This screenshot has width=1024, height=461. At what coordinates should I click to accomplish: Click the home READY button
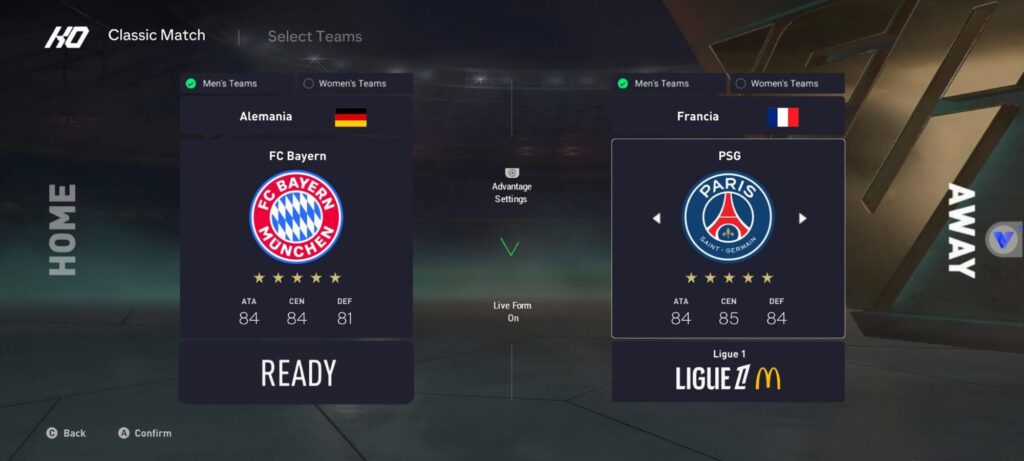click(x=296, y=373)
